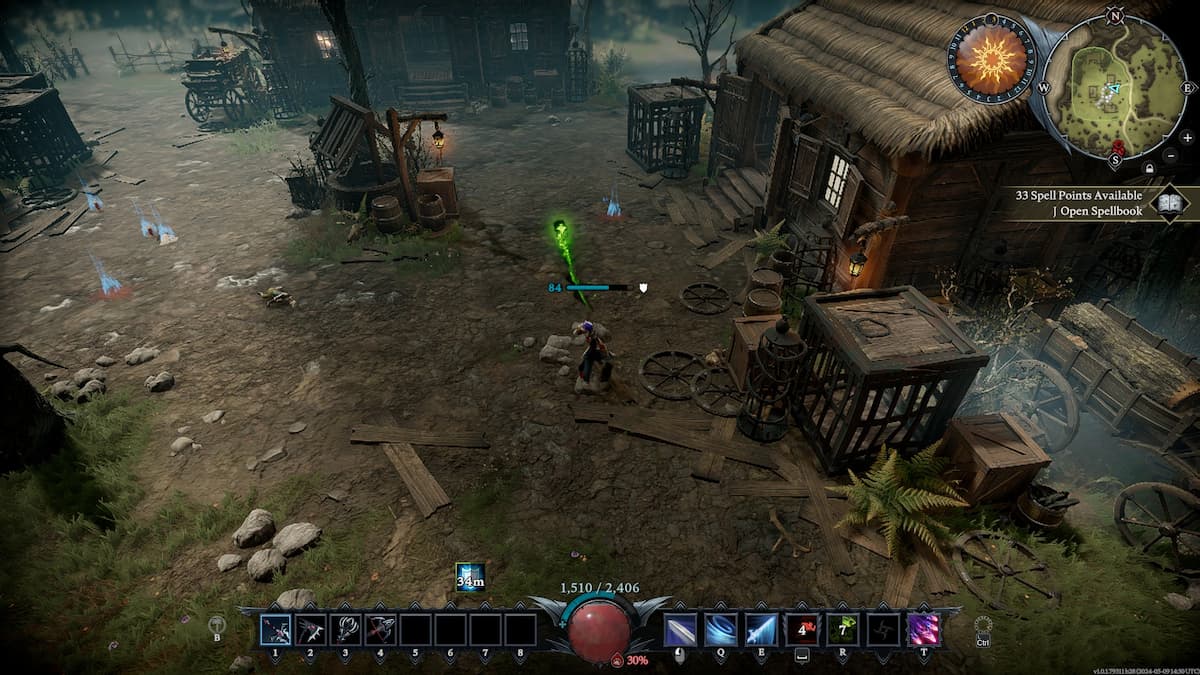
Task: Click the 34m buff icon above hotbar
Action: click(469, 577)
